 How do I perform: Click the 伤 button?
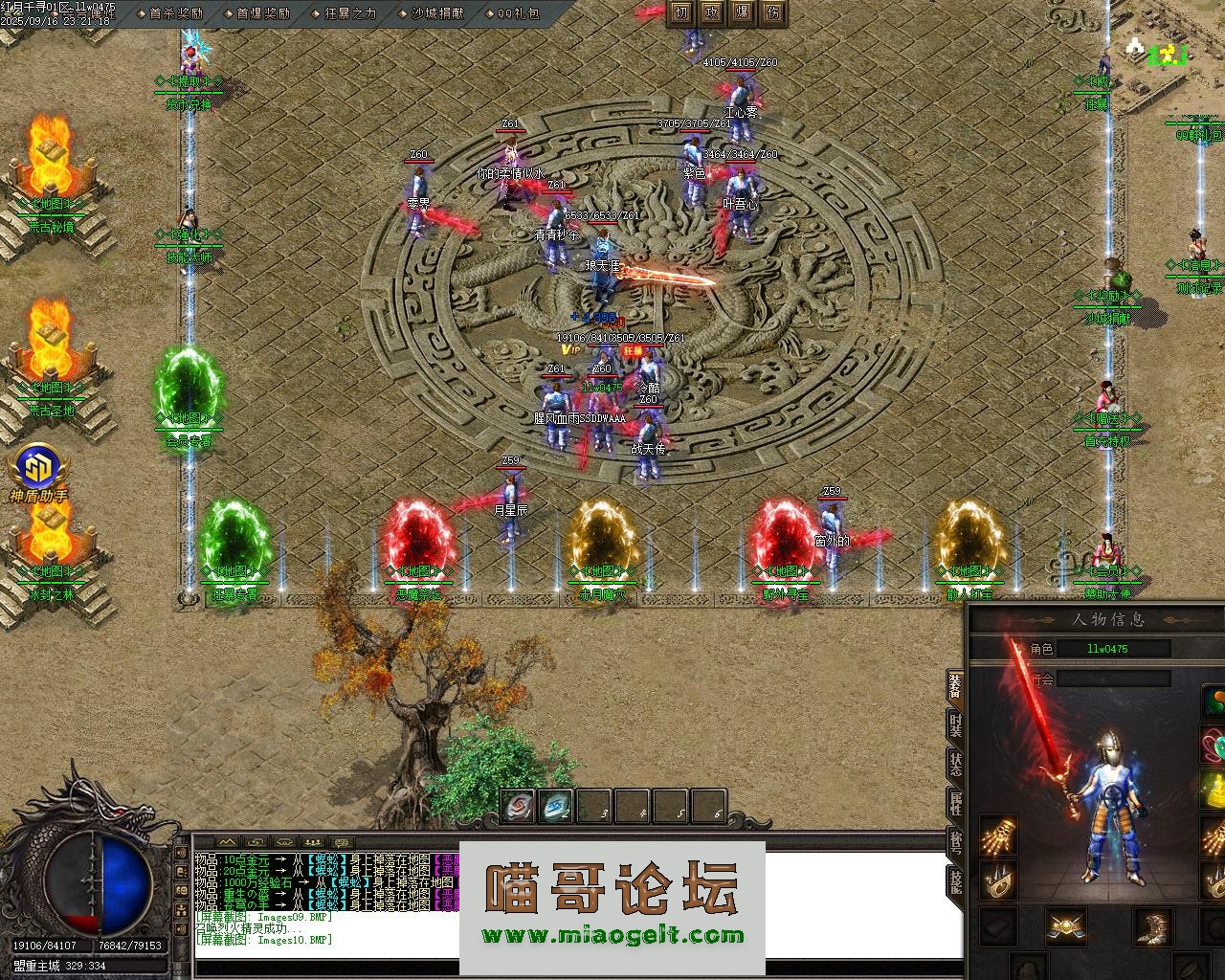point(772,12)
